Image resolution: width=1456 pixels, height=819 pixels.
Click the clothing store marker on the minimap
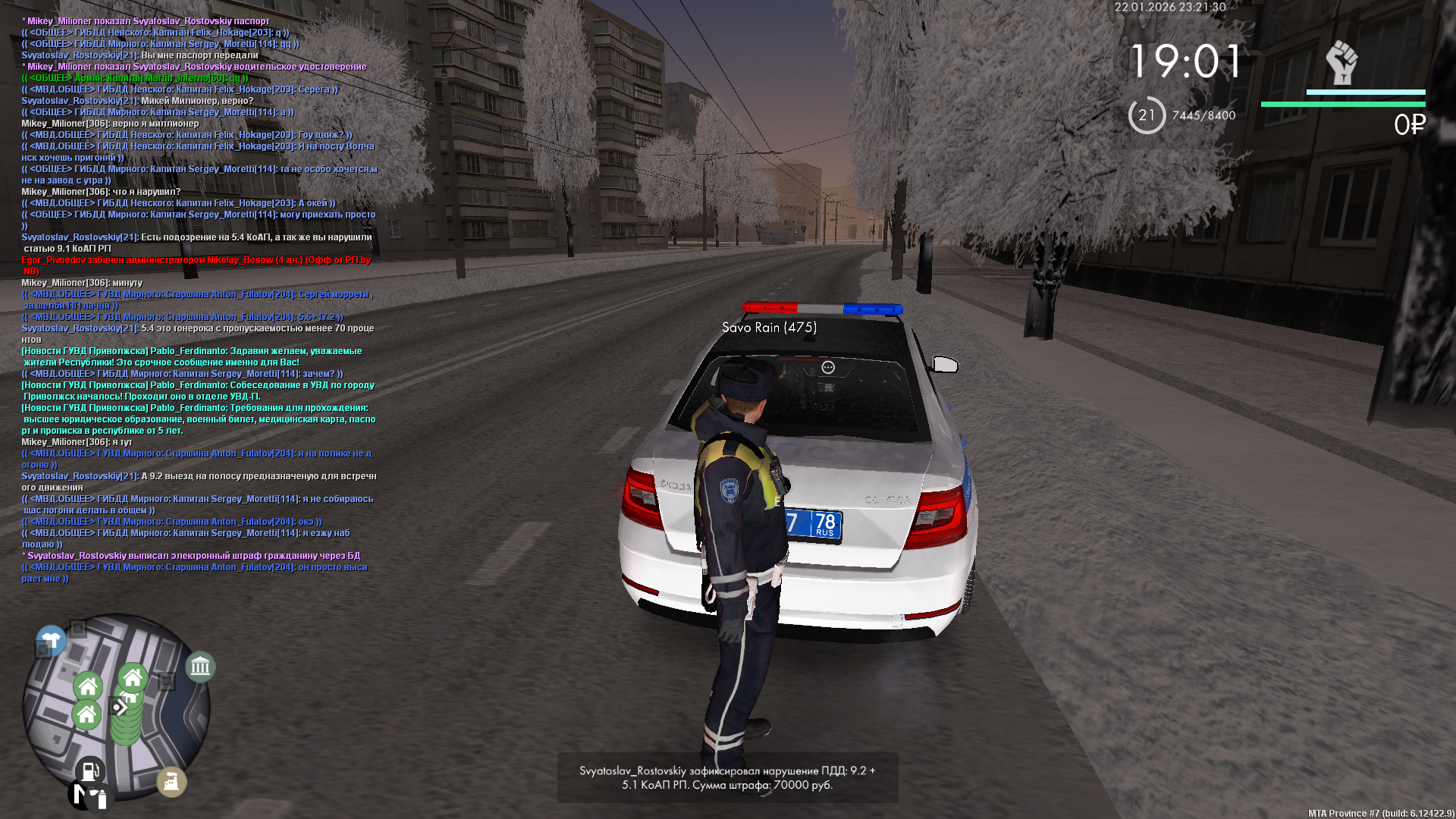52,639
